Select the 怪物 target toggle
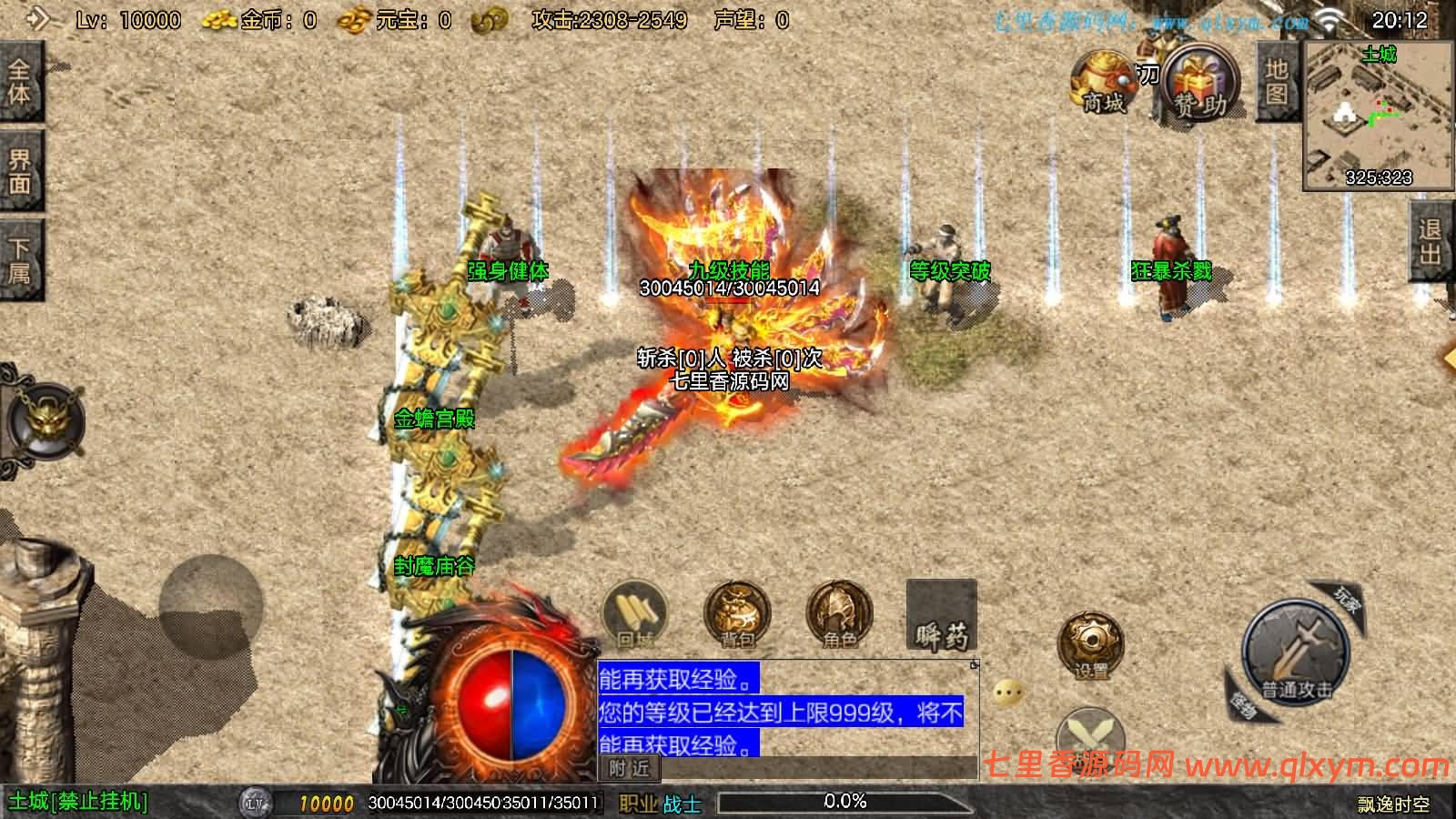The image size is (1456, 819). click(x=1242, y=702)
